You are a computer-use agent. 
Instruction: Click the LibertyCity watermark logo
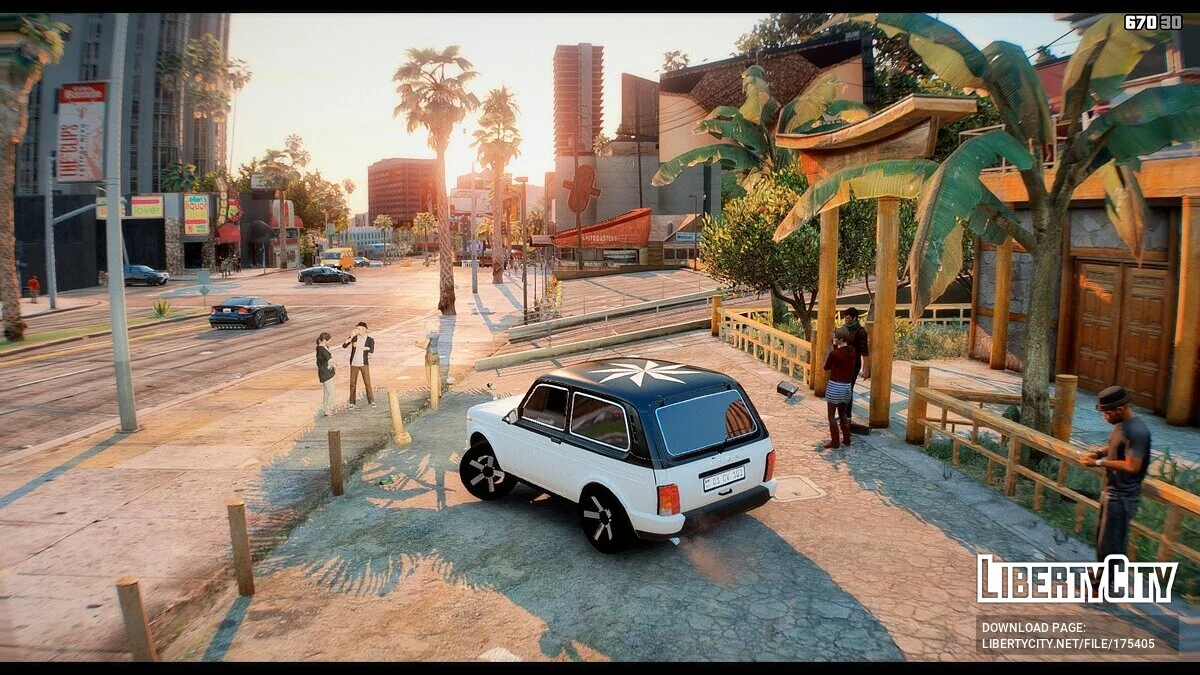pyautogui.click(x=1076, y=580)
